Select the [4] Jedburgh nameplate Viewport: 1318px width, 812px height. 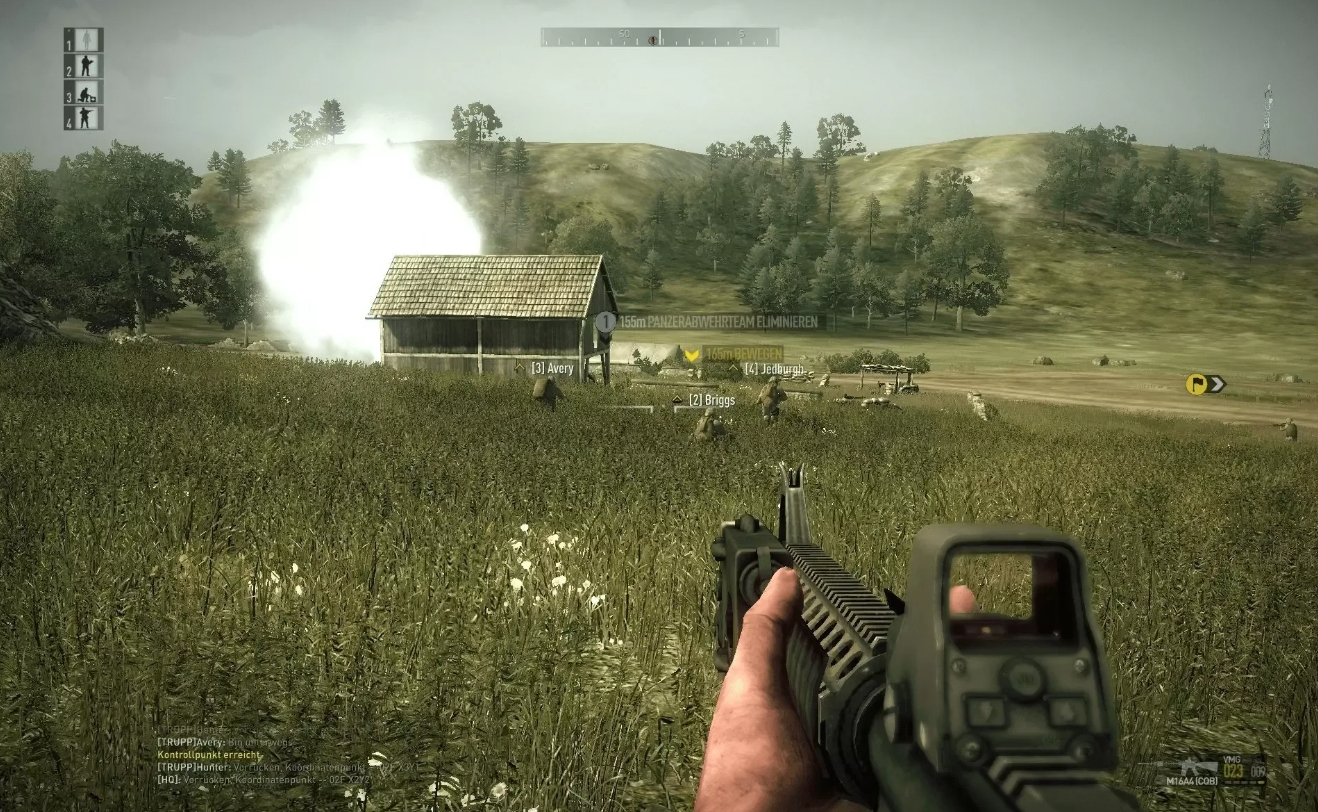775,368
